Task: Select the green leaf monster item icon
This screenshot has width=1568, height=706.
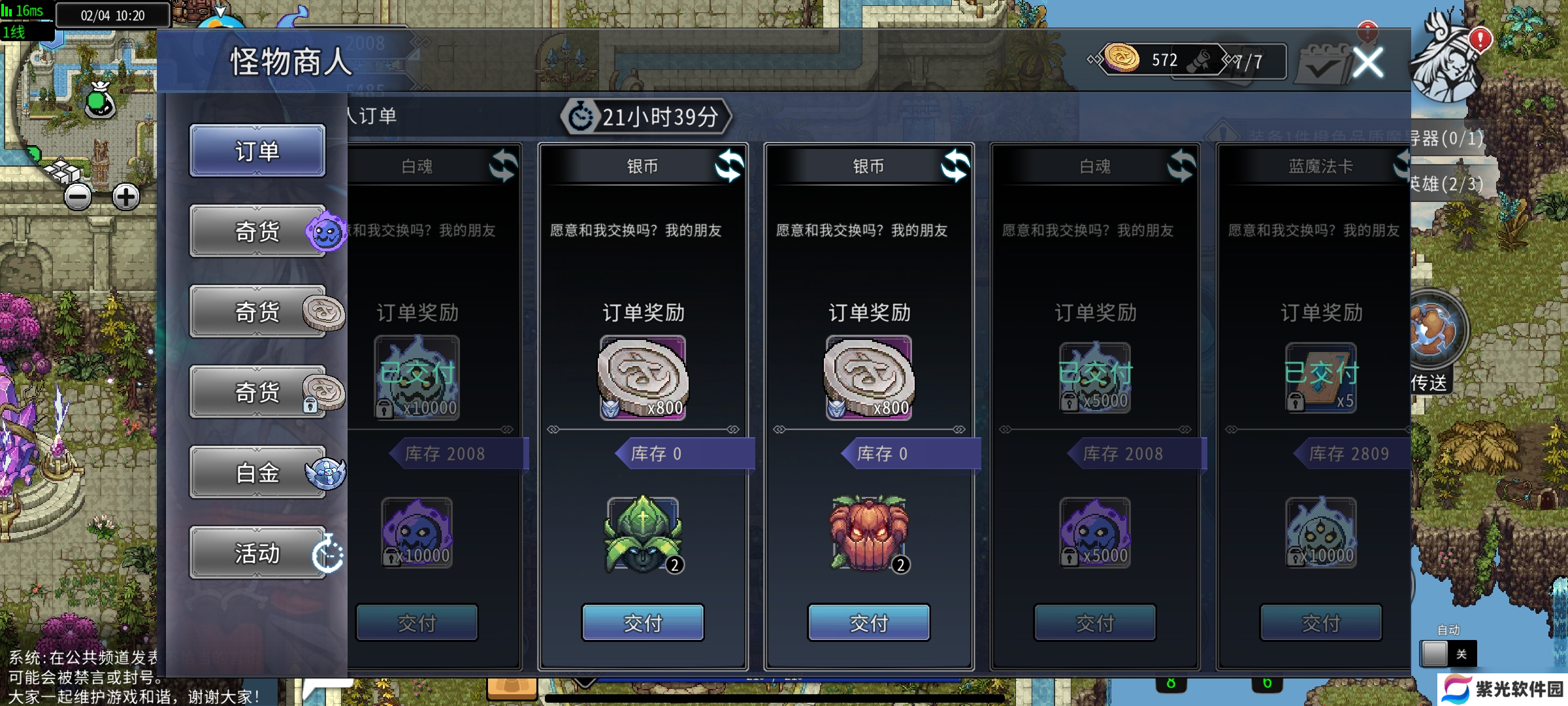Action: tap(643, 533)
